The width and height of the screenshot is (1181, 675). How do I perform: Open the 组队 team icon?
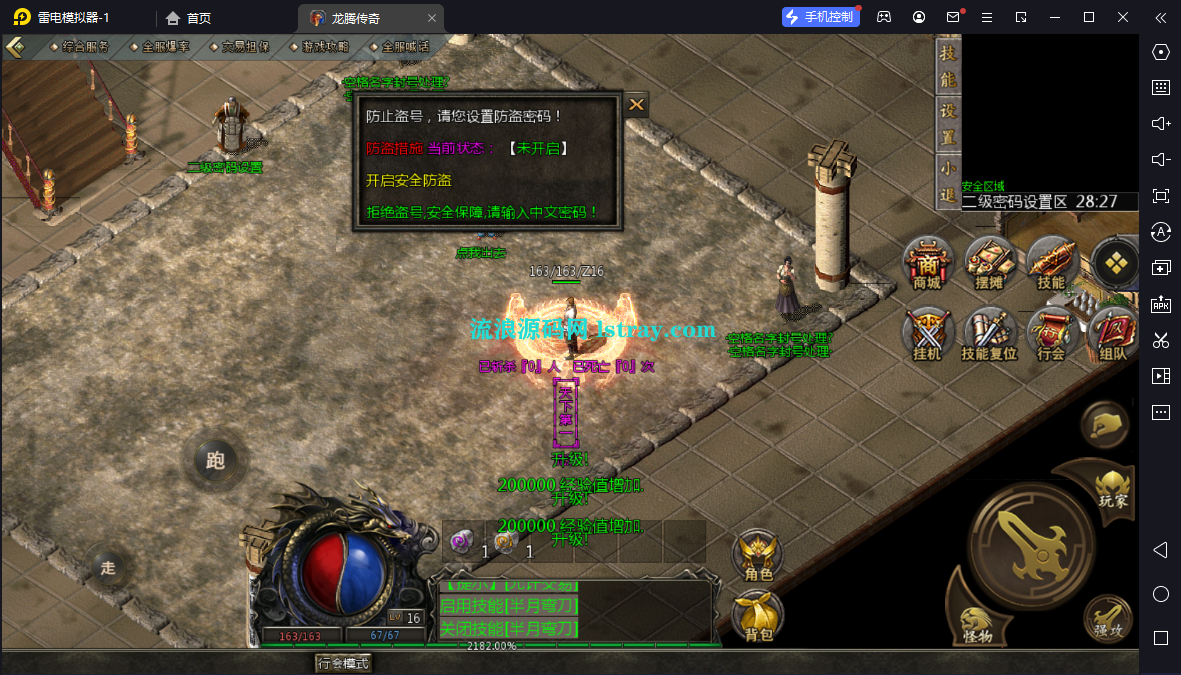1112,335
